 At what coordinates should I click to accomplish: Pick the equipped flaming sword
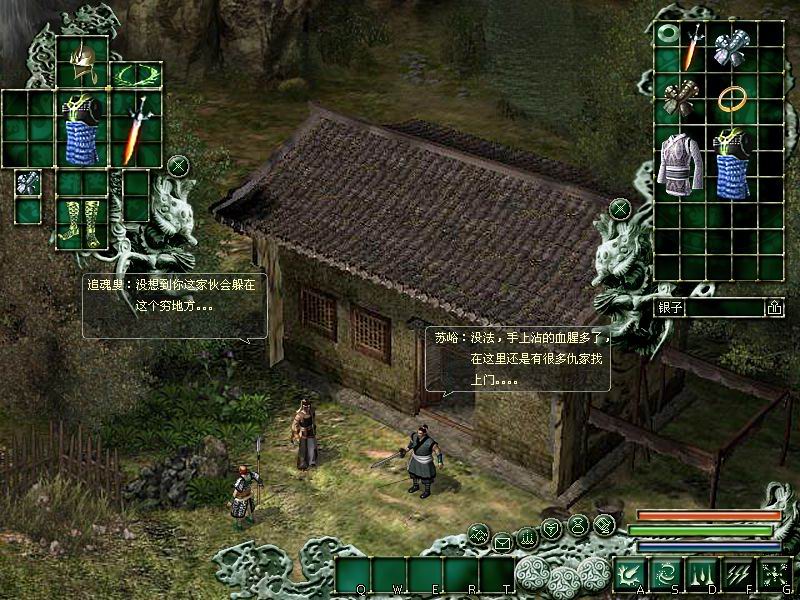[135, 130]
